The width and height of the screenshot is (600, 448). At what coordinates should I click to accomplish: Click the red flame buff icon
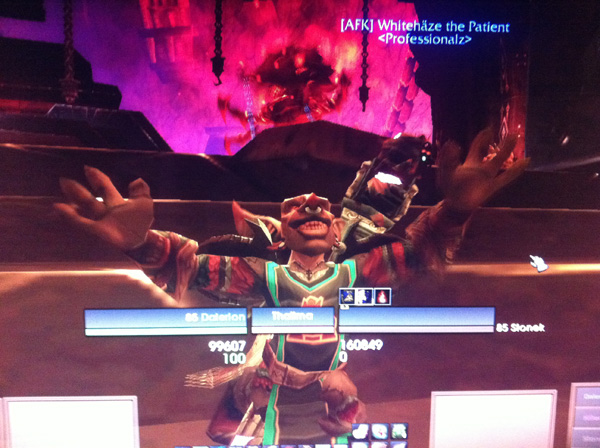(x=383, y=297)
